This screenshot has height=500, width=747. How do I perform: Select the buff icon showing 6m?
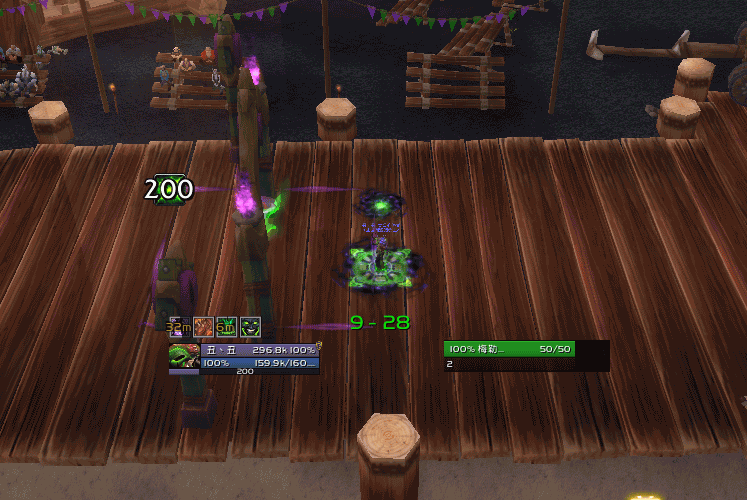click(x=226, y=326)
